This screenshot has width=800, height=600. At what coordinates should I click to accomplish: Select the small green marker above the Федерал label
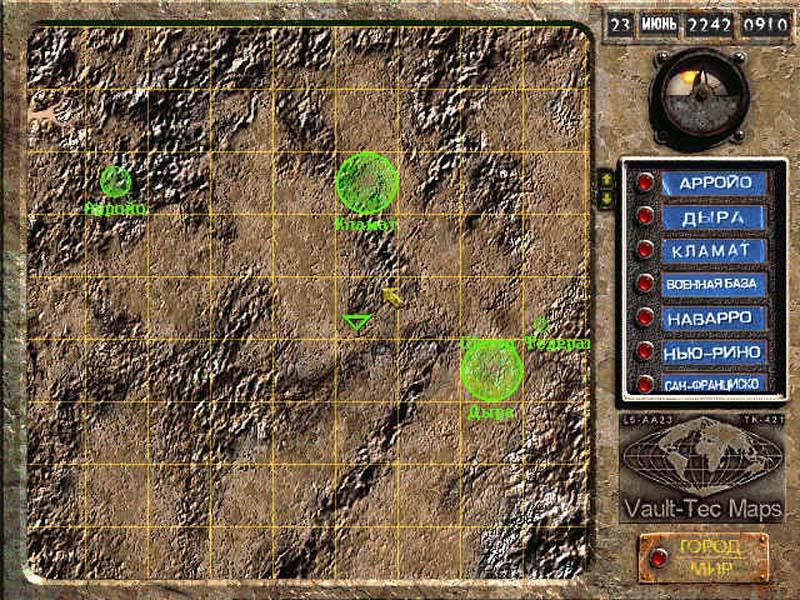[x=541, y=324]
